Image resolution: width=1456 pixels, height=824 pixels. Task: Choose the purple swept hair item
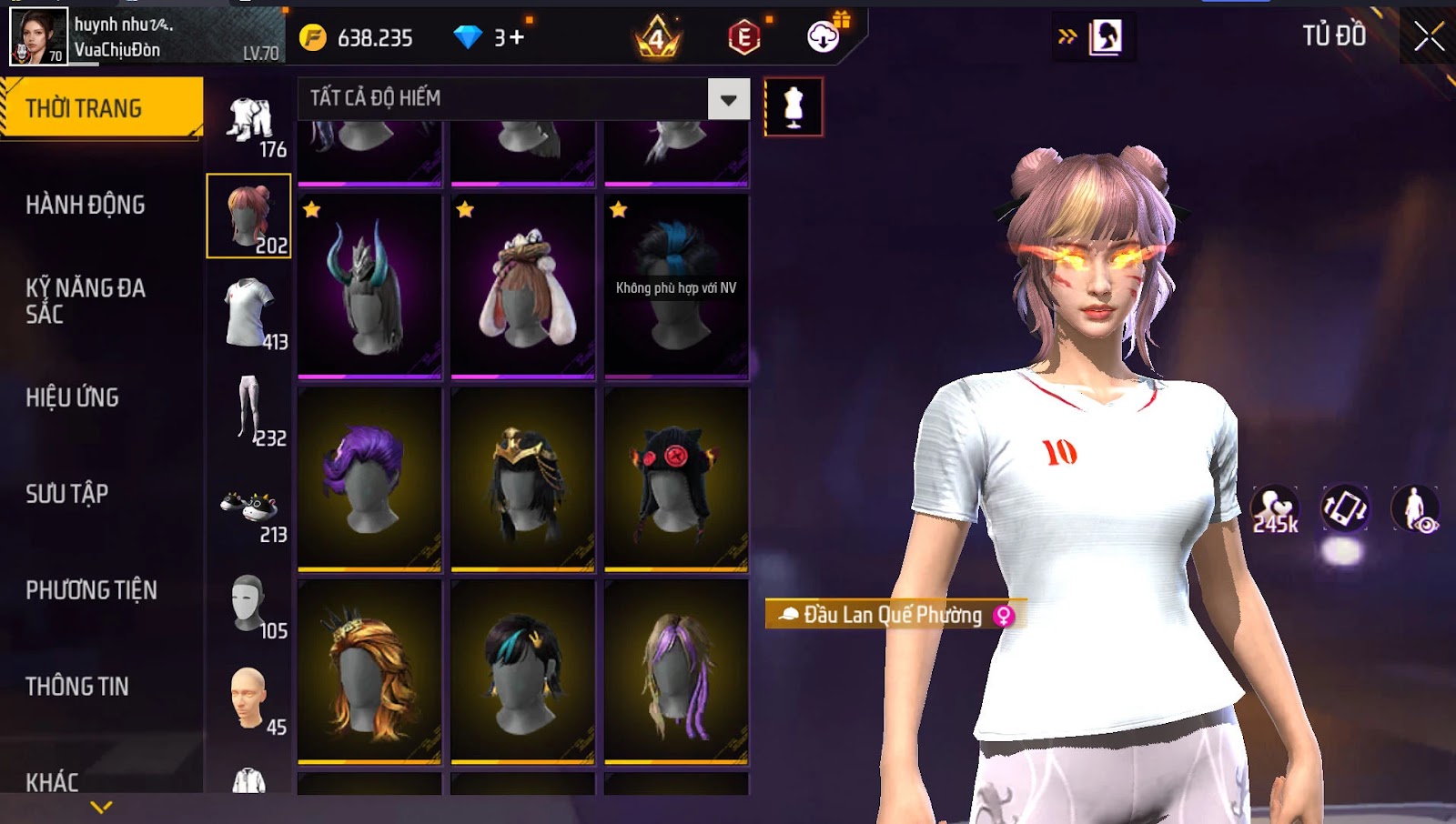pyautogui.click(x=369, y=479)
